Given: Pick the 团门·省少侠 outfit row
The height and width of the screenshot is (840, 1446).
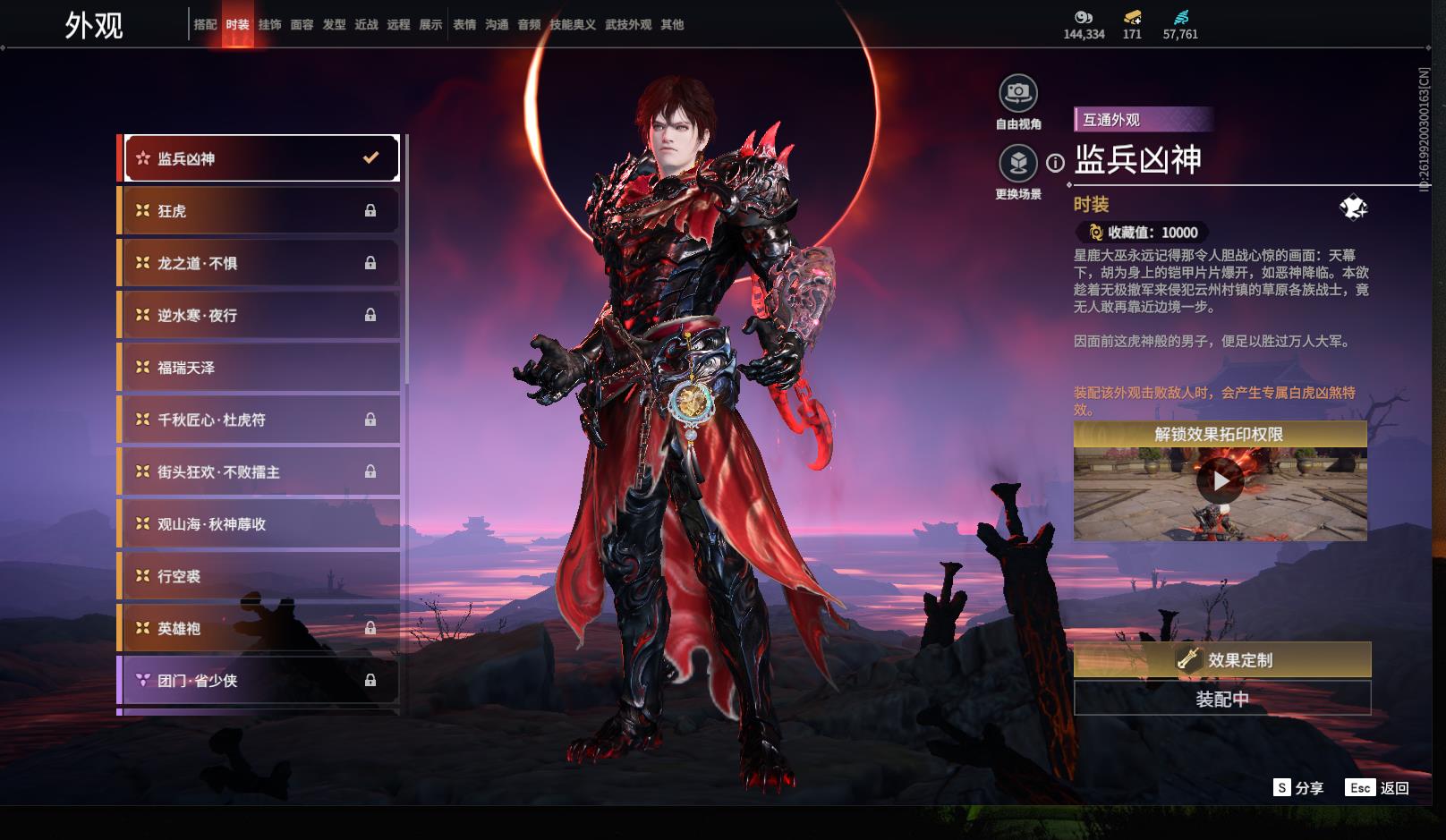Looking at the screenshot, I should 259,681.
